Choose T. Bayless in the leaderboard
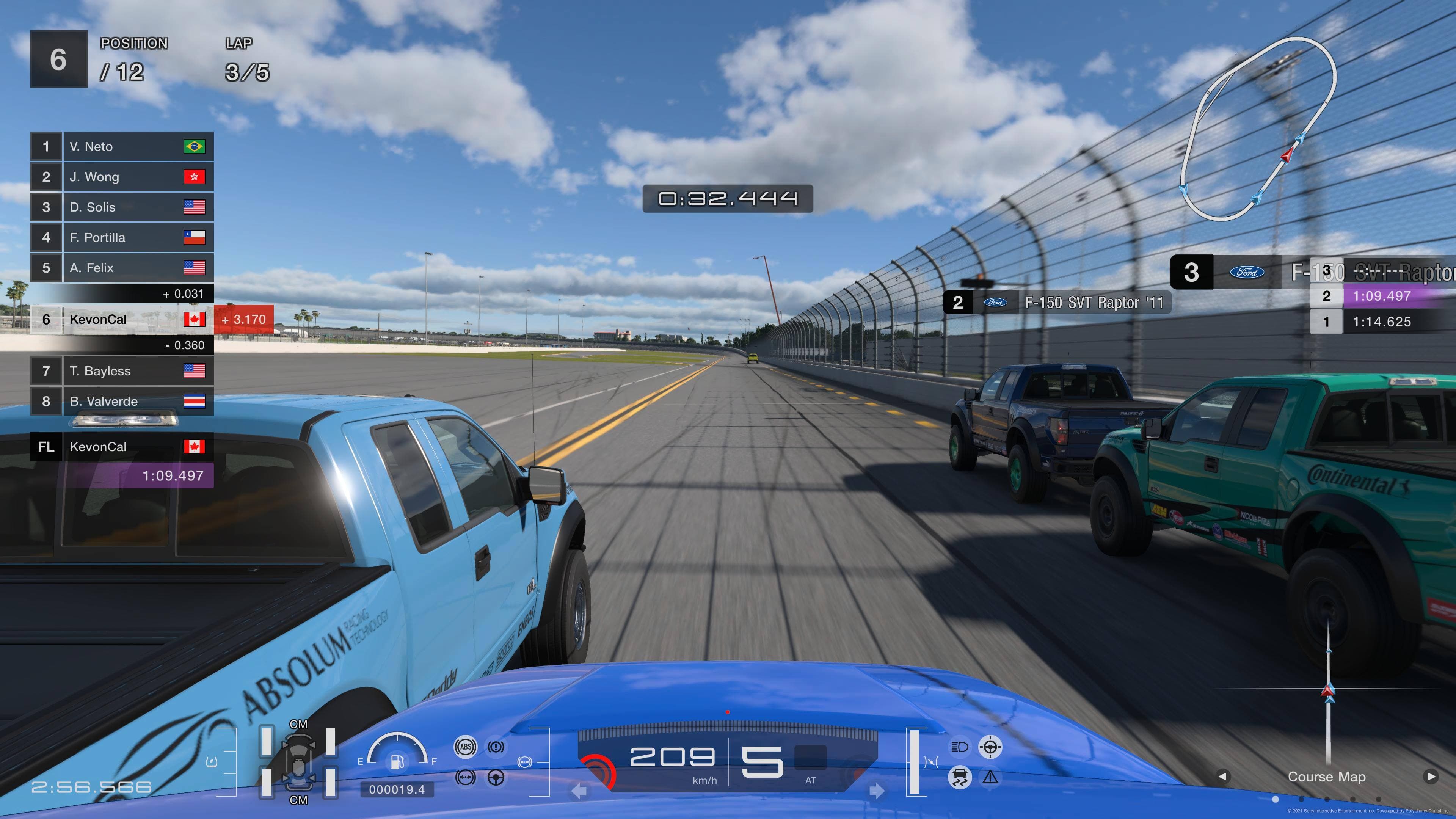Viewport: 1456px width, 819px height. (x=122, y=371)
